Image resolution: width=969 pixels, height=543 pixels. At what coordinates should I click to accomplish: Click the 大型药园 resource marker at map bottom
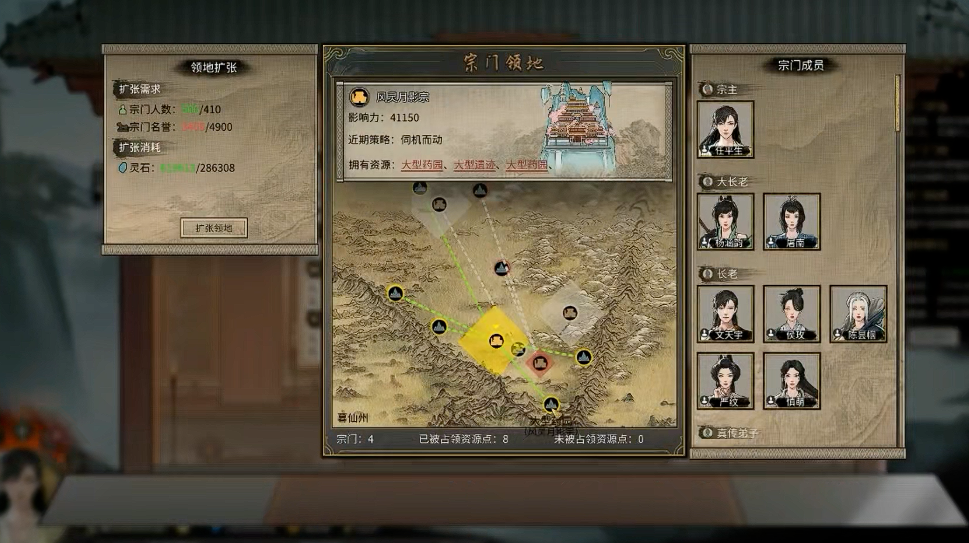(551, 404)
